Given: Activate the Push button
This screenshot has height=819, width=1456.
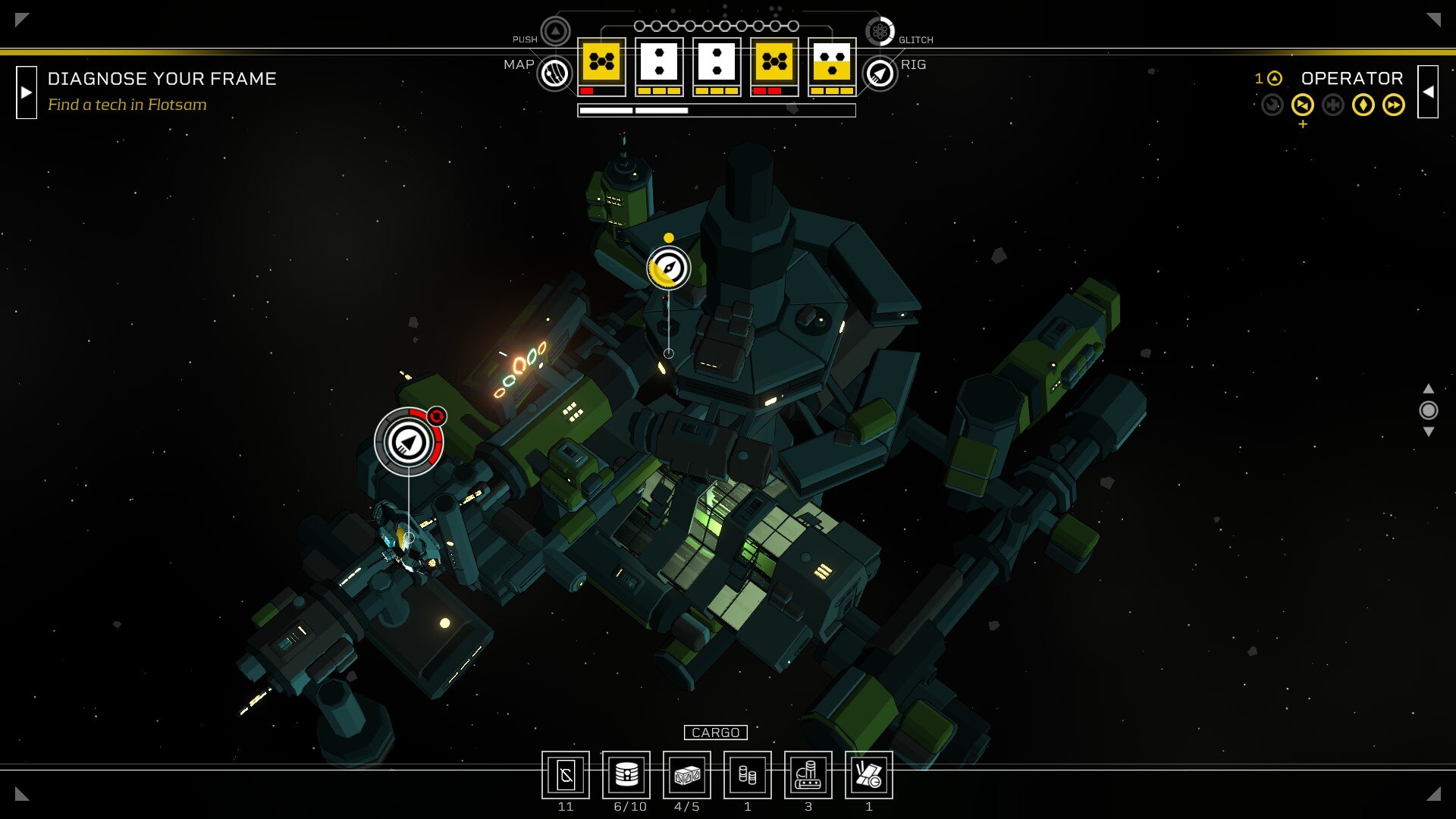Looking at the screenshot, I should [555, 32].
